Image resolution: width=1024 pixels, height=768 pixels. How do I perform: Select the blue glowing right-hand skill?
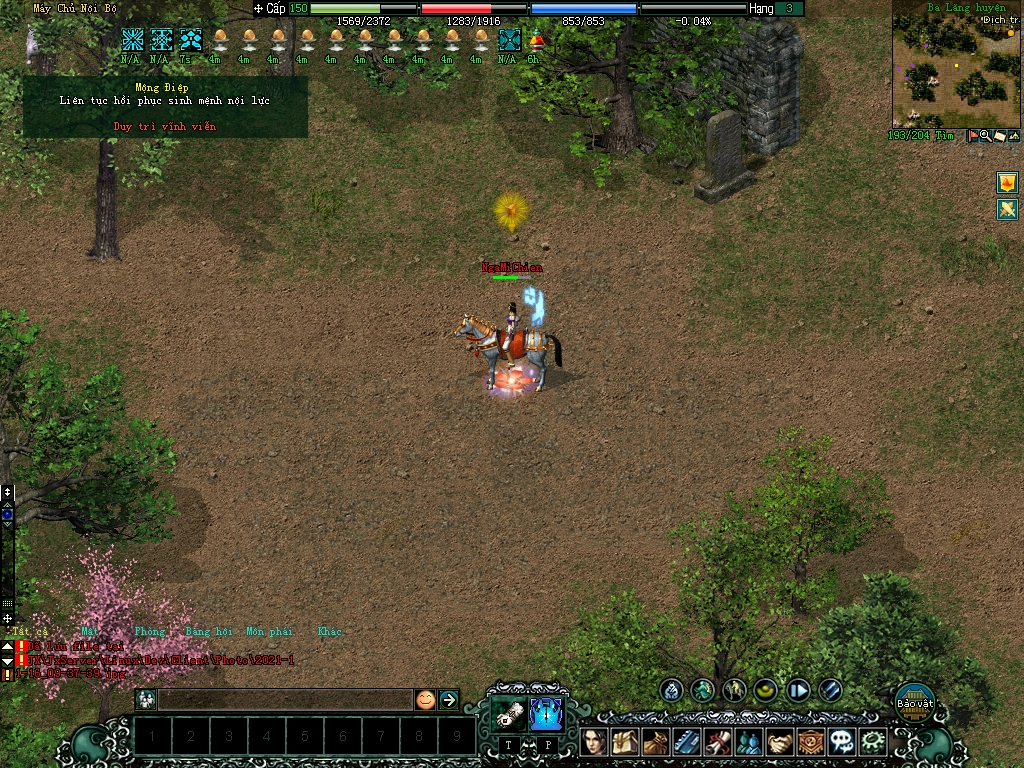pos(546,712)
